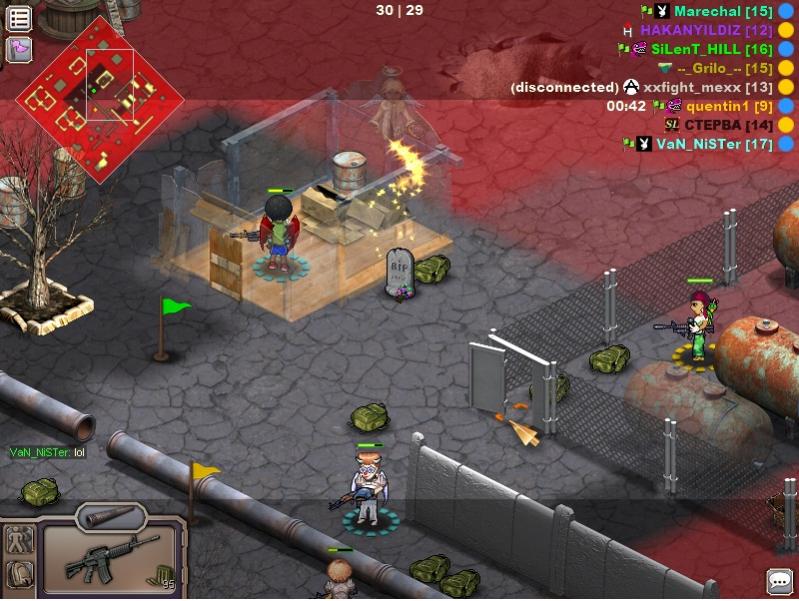This screenshot has width=799, height=601.
Task: Click SiLenT_HILL in the player list
Action: pos(711,49)
